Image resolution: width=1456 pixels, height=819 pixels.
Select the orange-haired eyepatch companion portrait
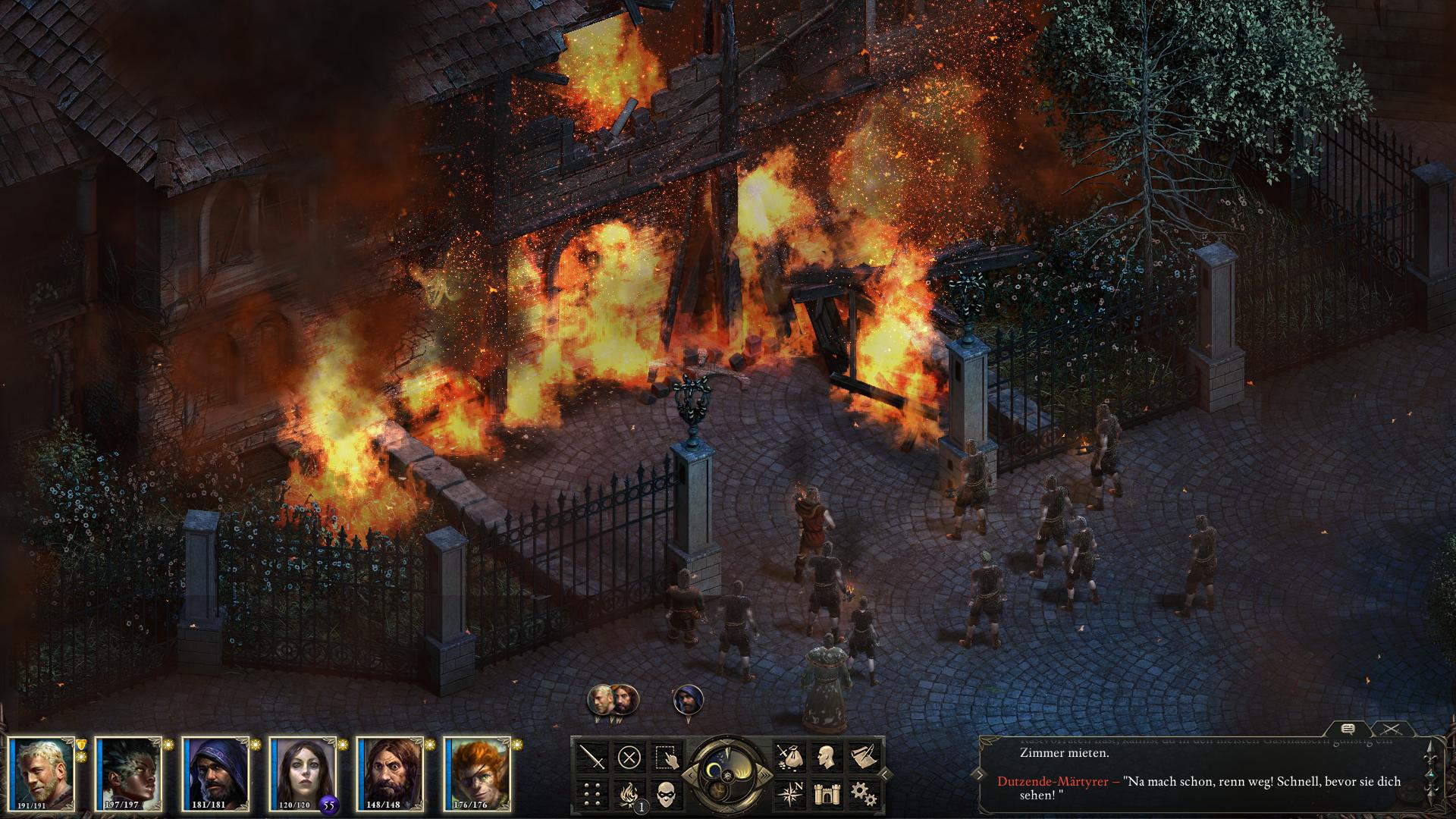[x=476, y=771]
